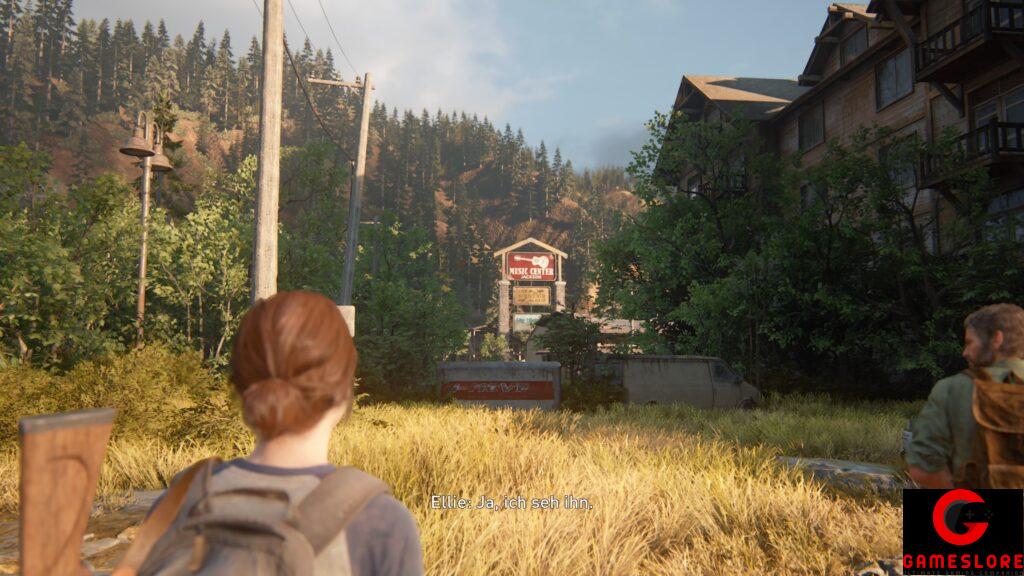
Task: Click the Gameslore watermark logo
Action: point(962,531)
